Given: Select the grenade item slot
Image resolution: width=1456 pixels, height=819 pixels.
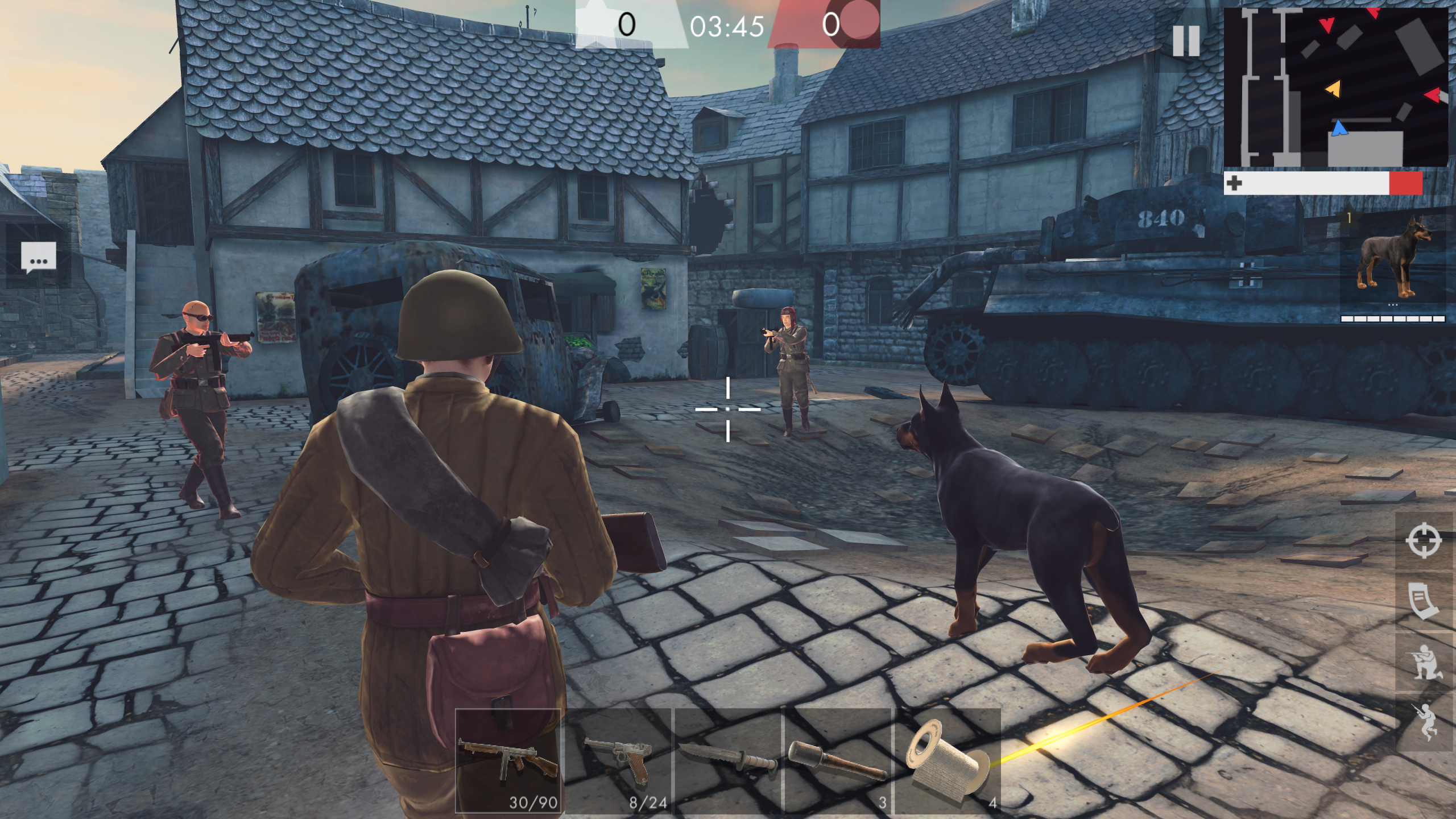Looking at the screenshot, I should pyautogui.click(x=836, y=762).
